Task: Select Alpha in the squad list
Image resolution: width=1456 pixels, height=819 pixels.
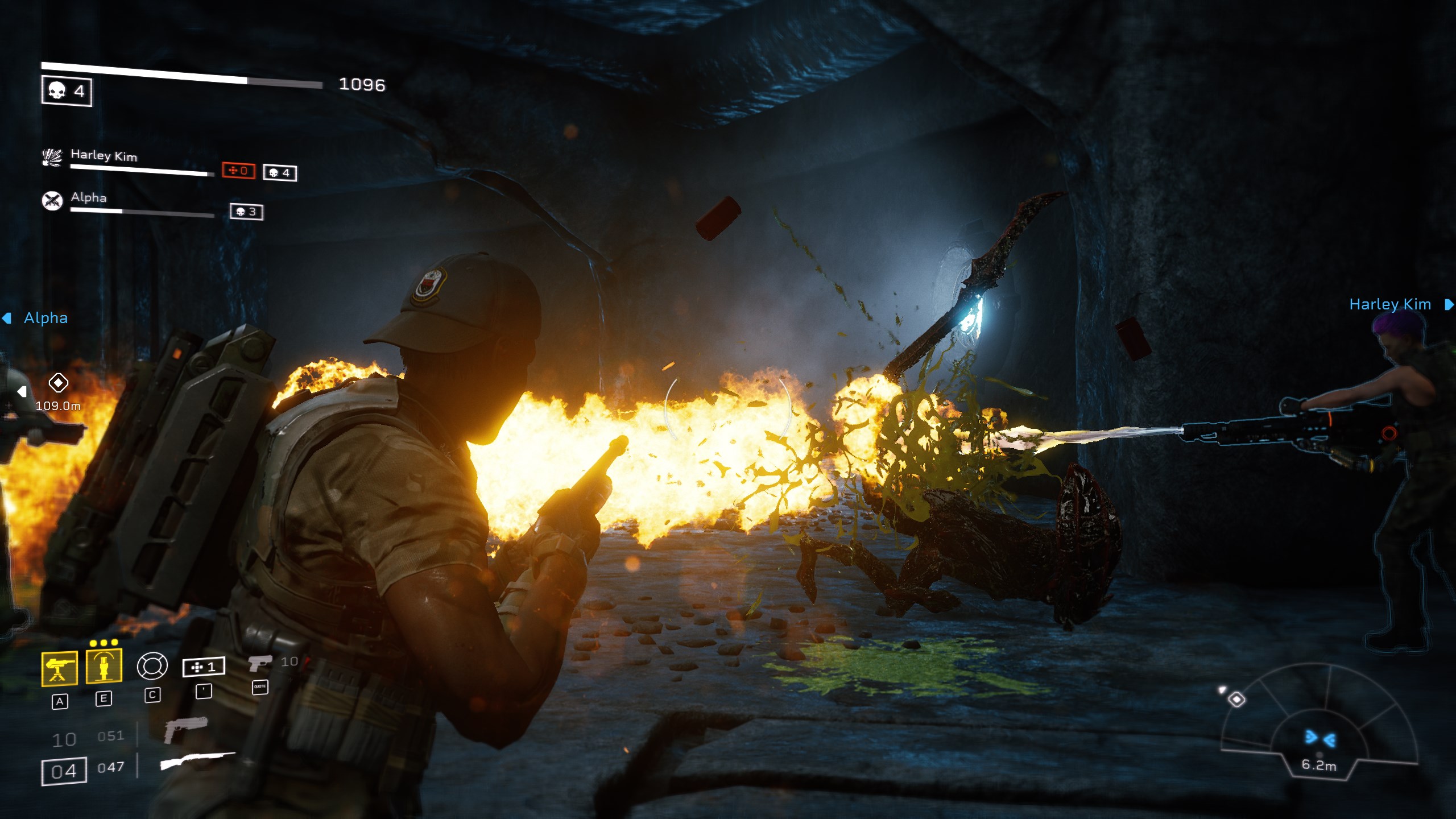Action: (88, 197)
